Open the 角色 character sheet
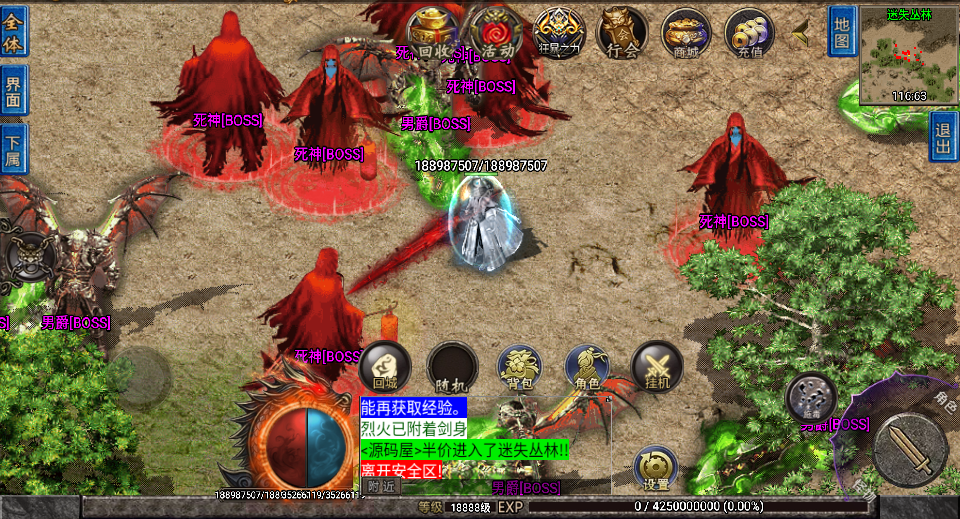 588,367
